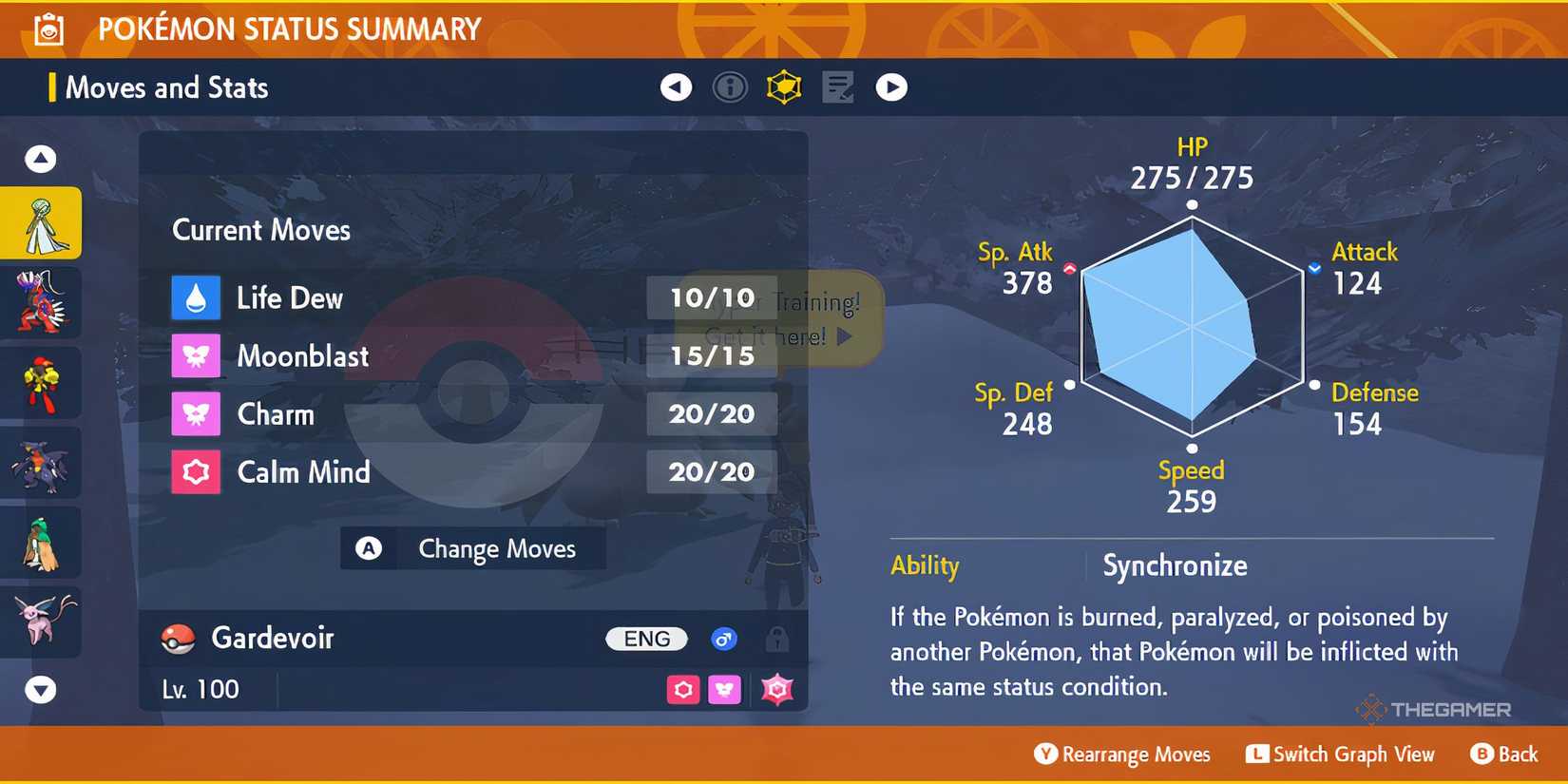Click the Water-type icon beside Life Dew

196,297
